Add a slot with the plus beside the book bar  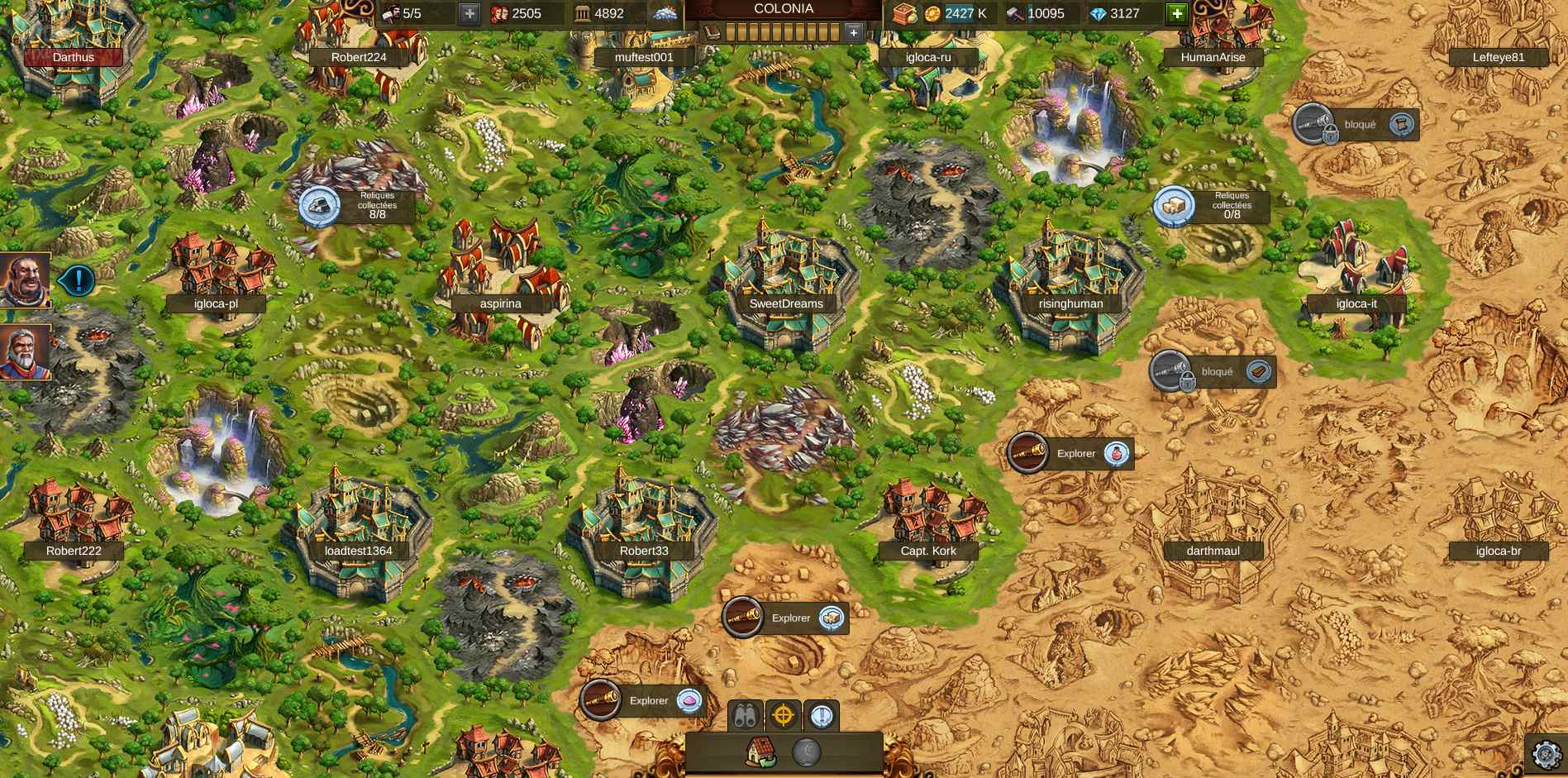[854, 32]
